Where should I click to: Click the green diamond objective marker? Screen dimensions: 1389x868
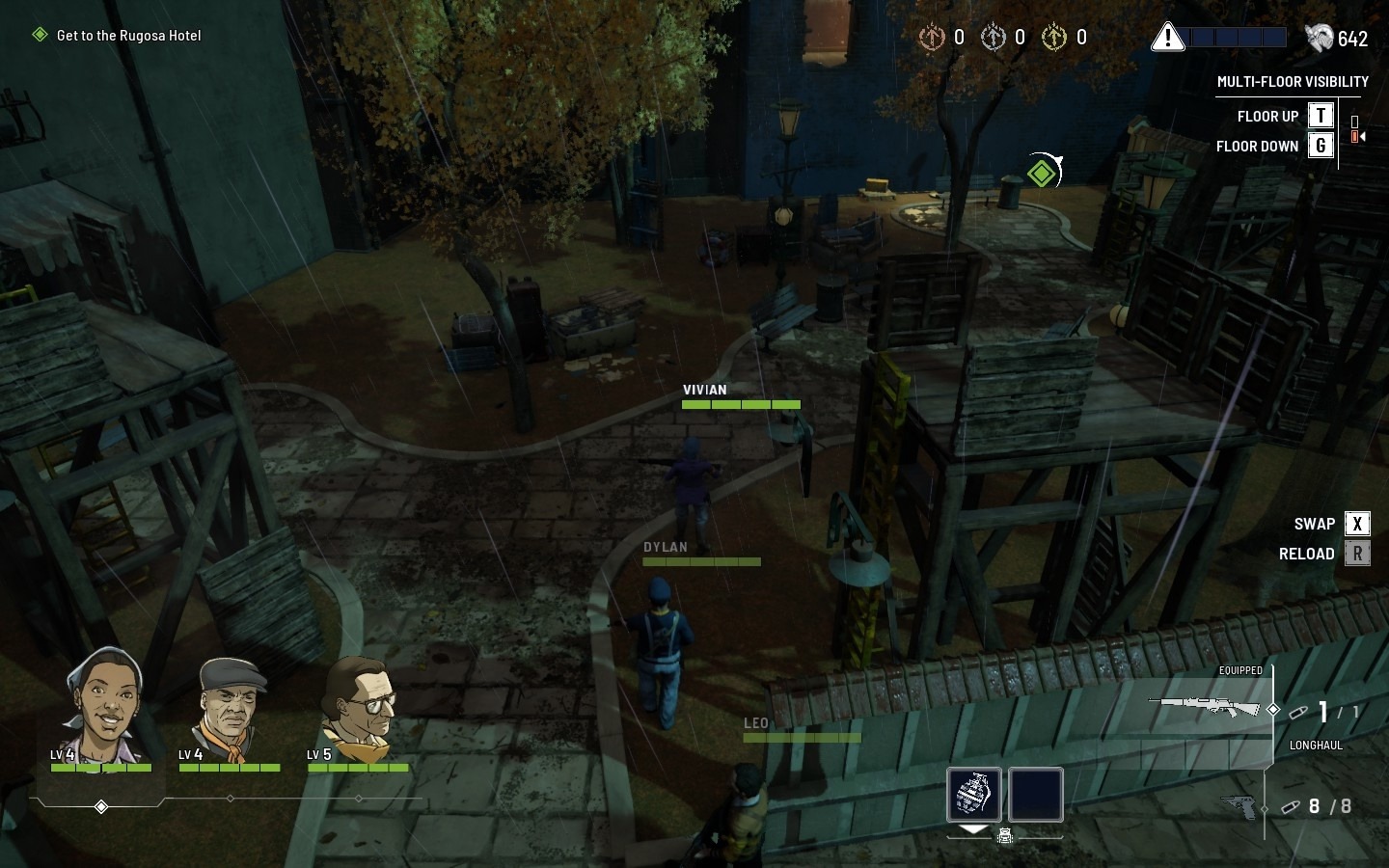1042,174
